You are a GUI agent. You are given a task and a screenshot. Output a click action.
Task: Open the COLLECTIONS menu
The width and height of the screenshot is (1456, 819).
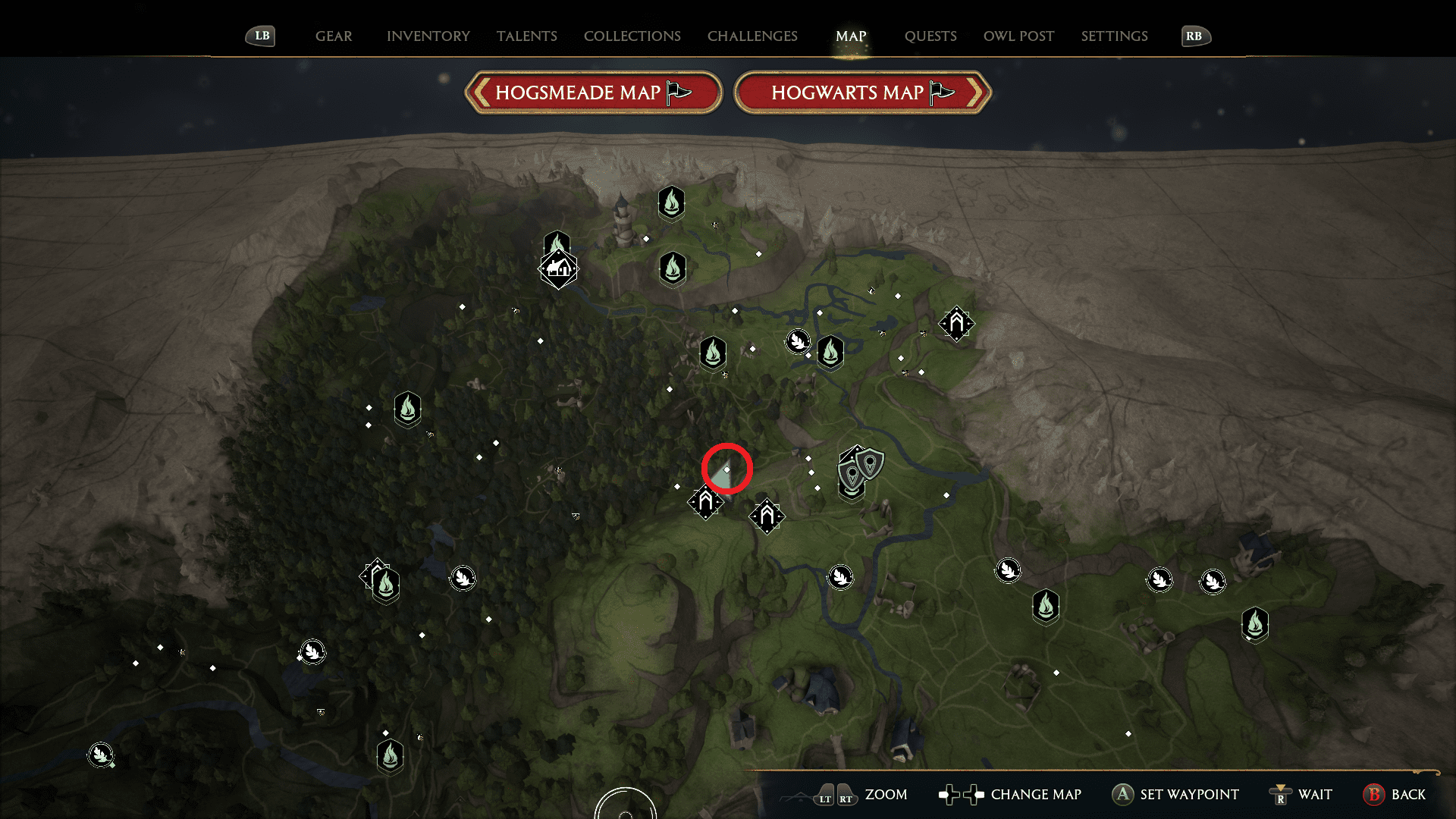pos(632,36)
